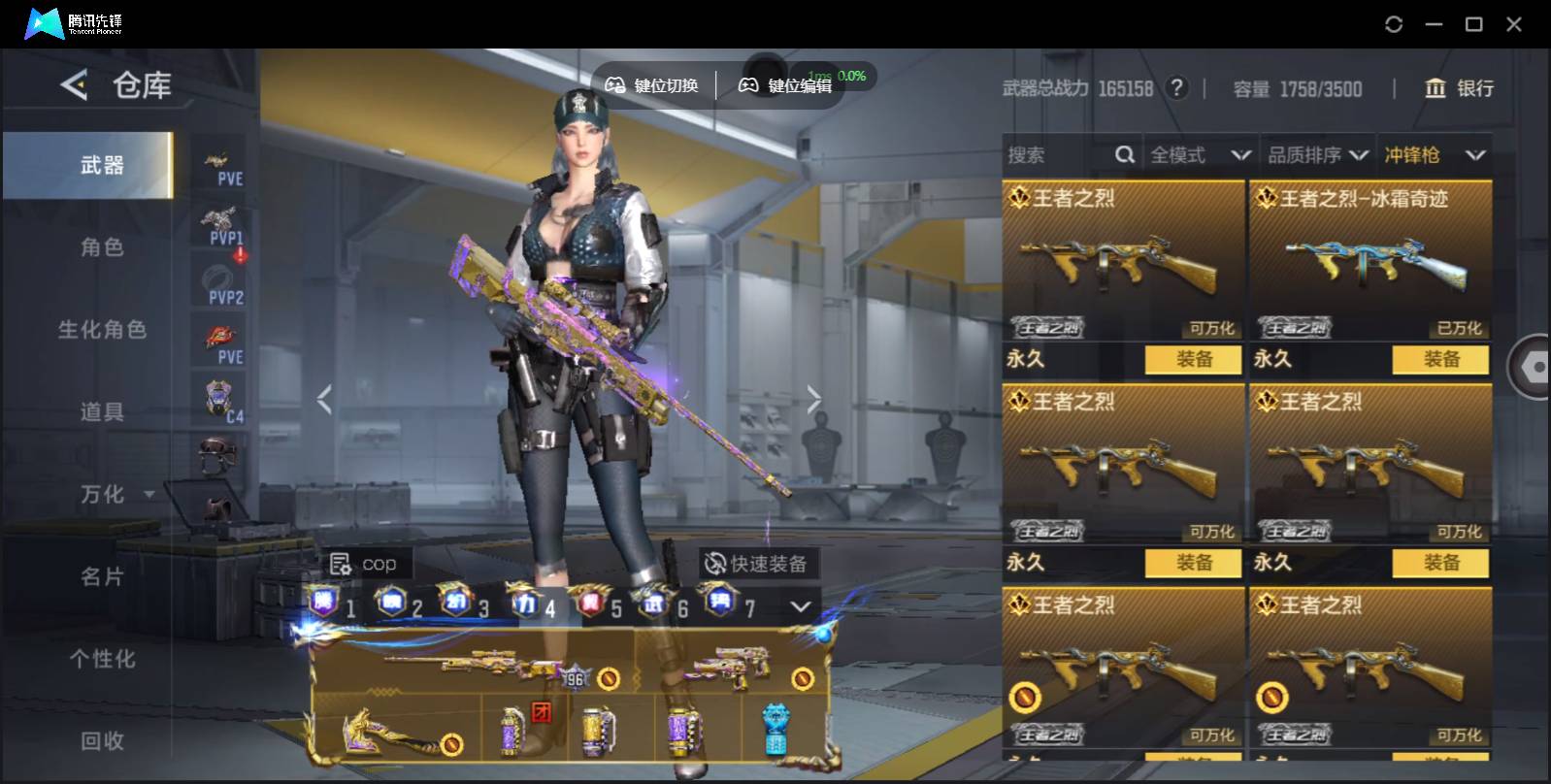This screenshot has width=1551, height=784.
Task: Open the 名片 name card tab
Action: coord(102,577)
